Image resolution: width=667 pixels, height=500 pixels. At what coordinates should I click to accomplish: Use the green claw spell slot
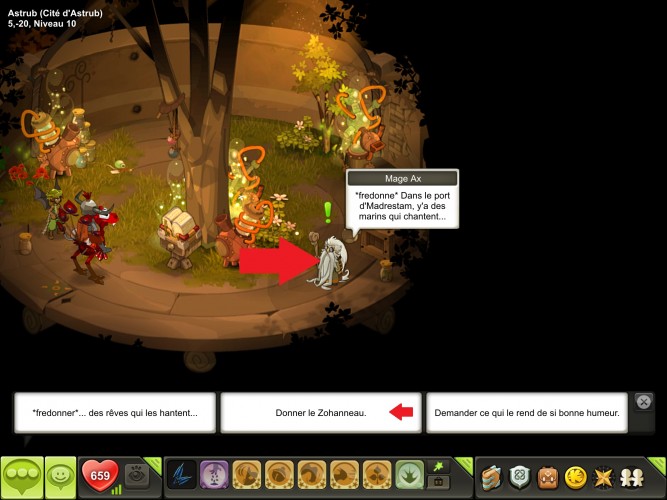pos(408,474)
